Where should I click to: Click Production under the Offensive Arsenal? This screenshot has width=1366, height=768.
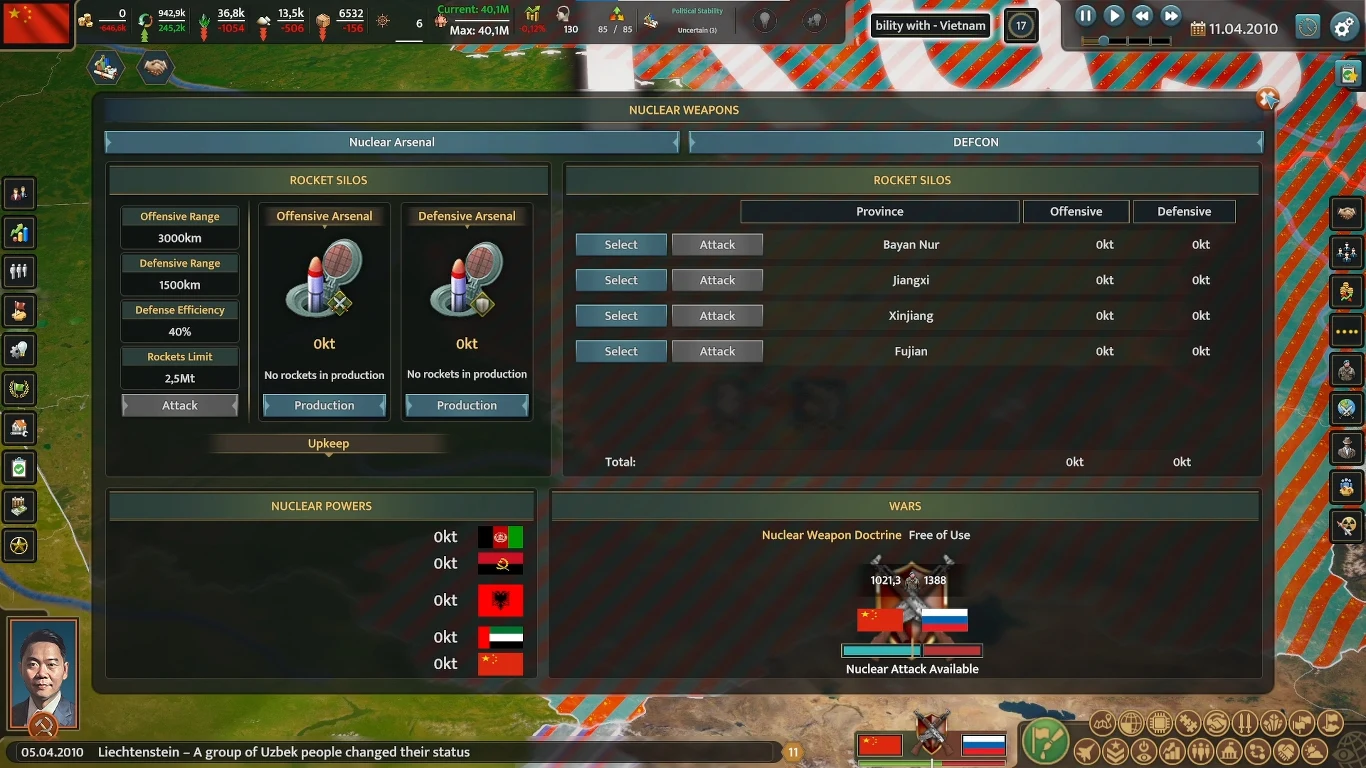(323, 405)
